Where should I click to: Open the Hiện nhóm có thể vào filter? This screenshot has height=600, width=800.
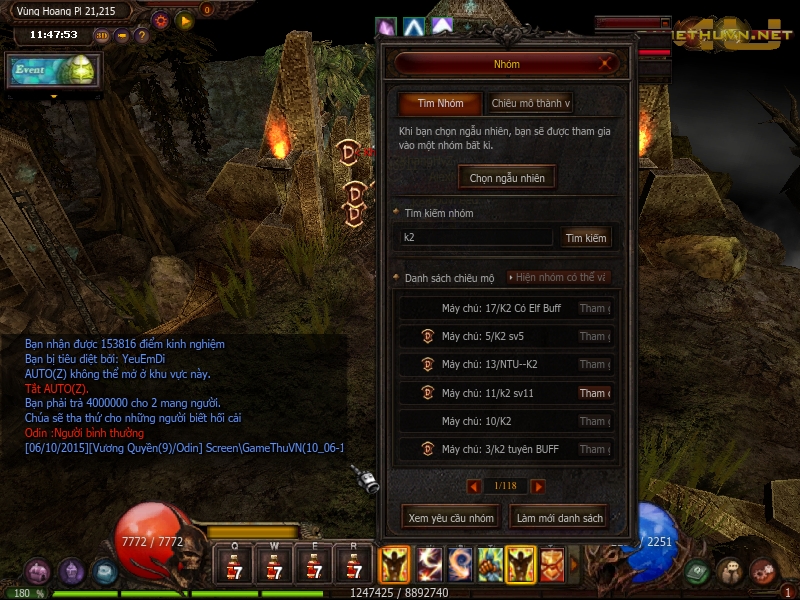tap(560, 277)
